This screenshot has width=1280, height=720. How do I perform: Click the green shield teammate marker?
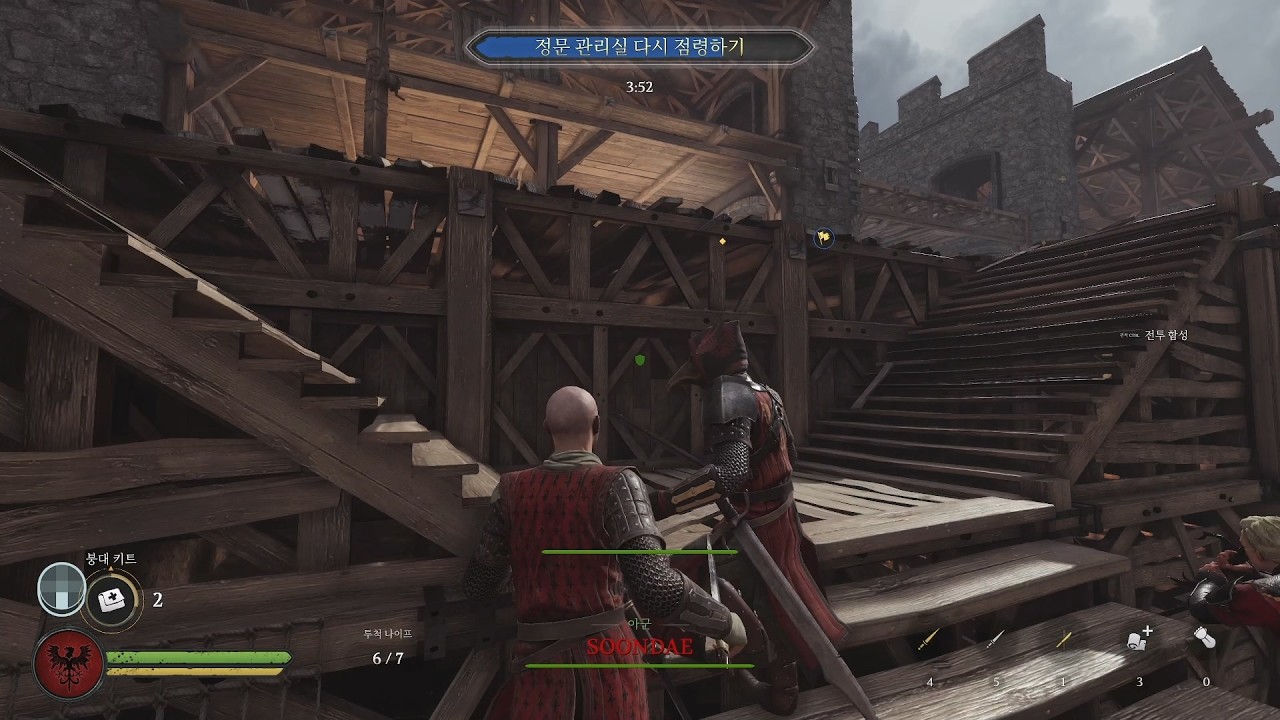641,358
